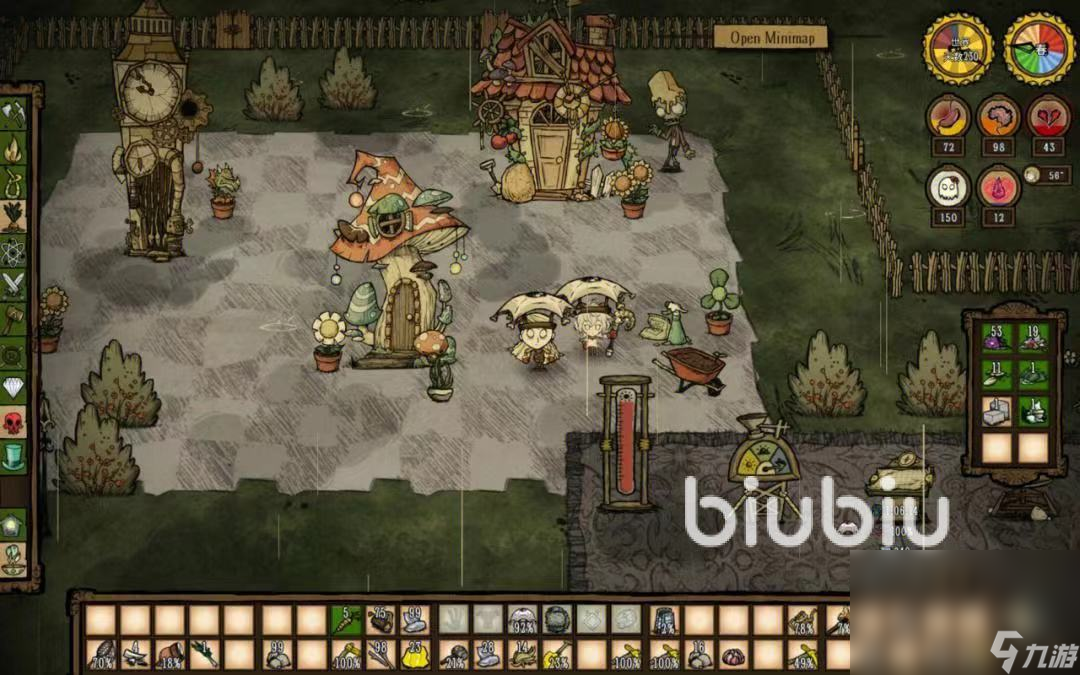
Task: Click the day counter clock badge
Action: (958, 47)
